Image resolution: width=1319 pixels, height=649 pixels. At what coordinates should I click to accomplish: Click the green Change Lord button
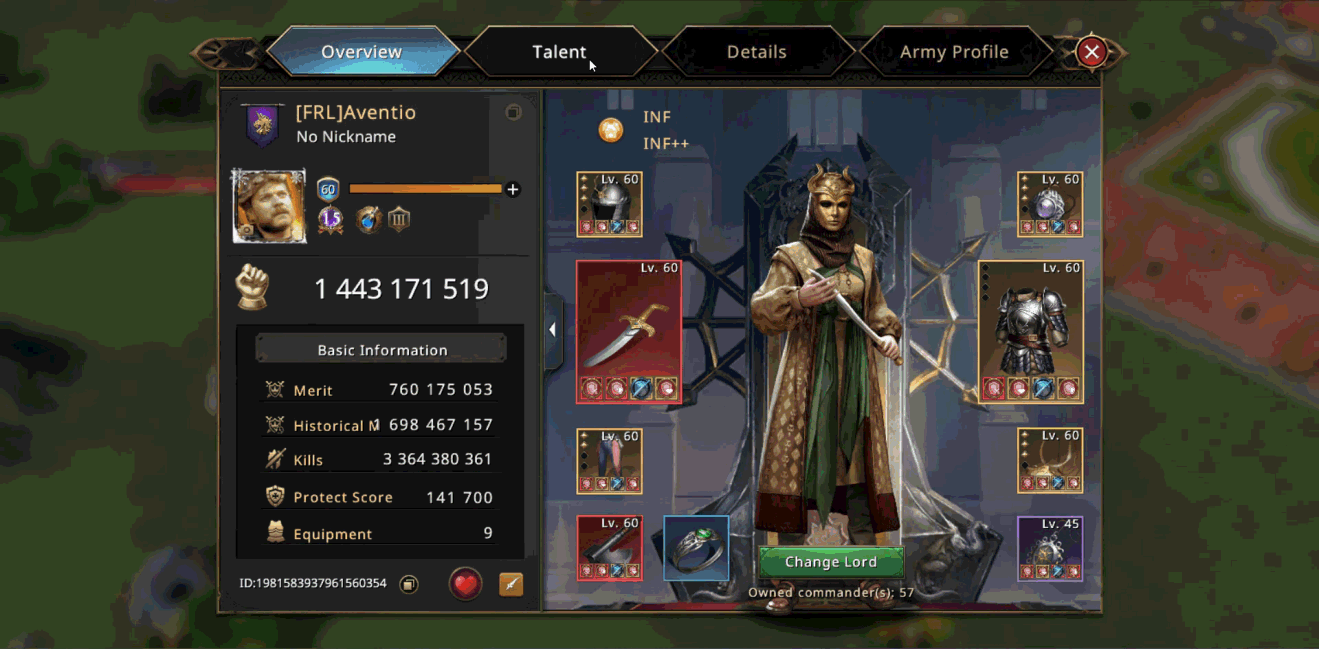coord(830,562)
